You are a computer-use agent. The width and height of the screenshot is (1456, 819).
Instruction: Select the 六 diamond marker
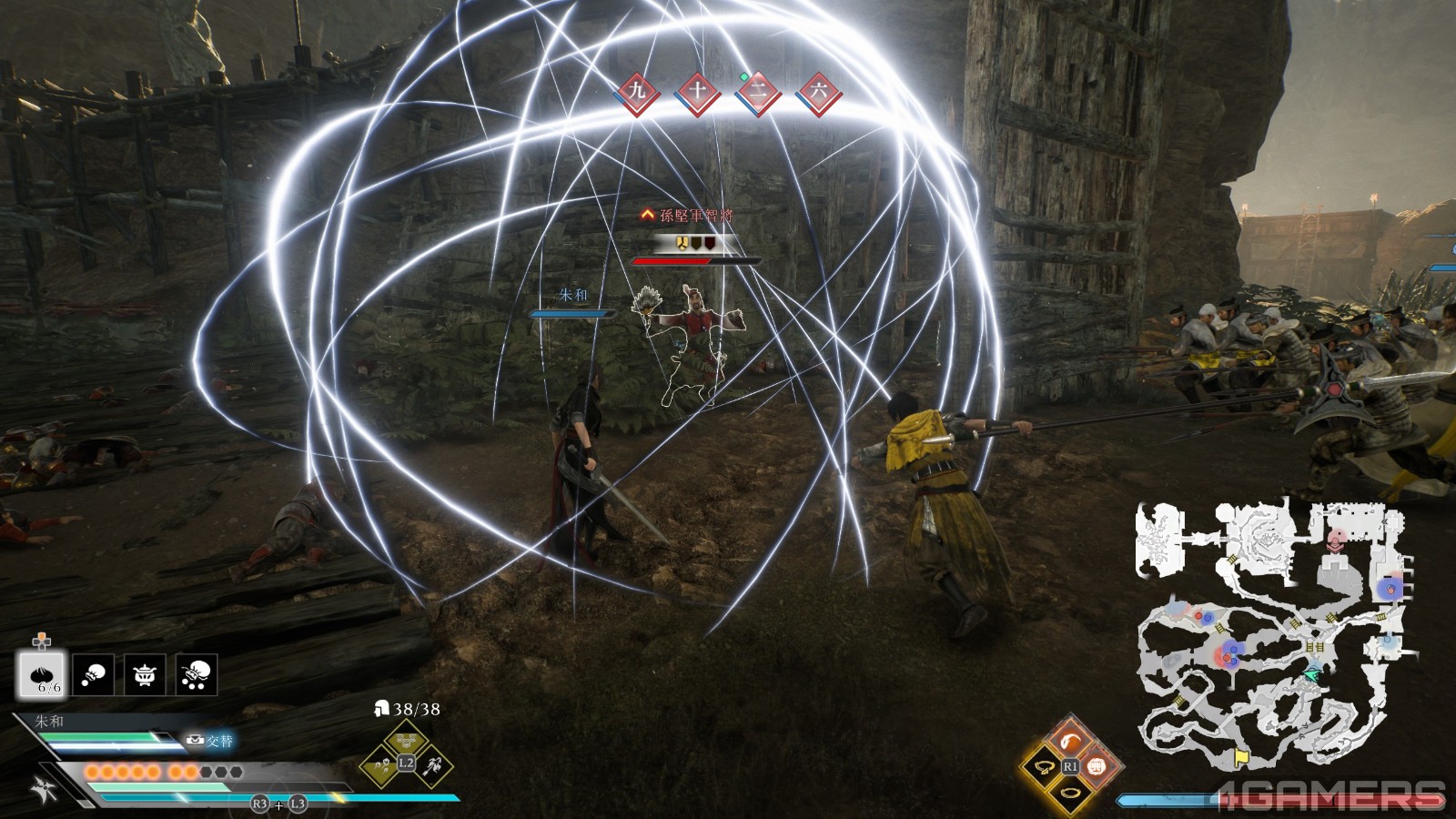pos(818,90)
